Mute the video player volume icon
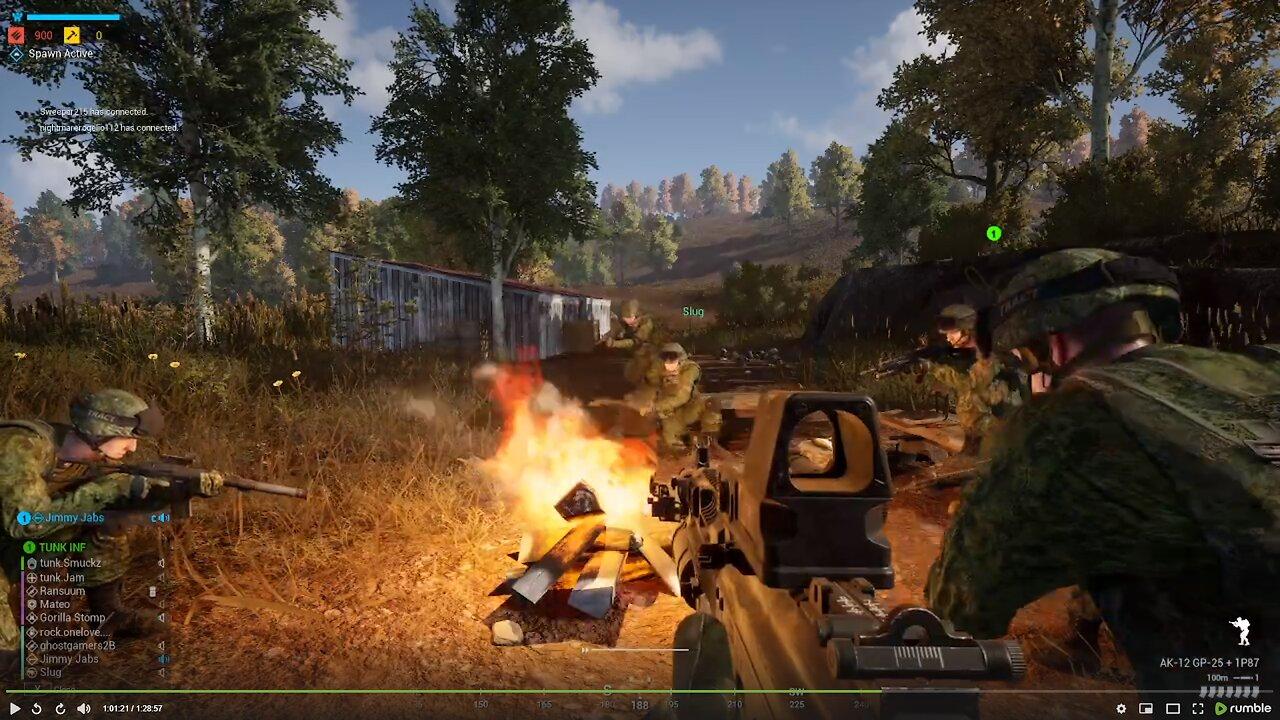This screenshot has width=1280, height=720. point(84,708)
